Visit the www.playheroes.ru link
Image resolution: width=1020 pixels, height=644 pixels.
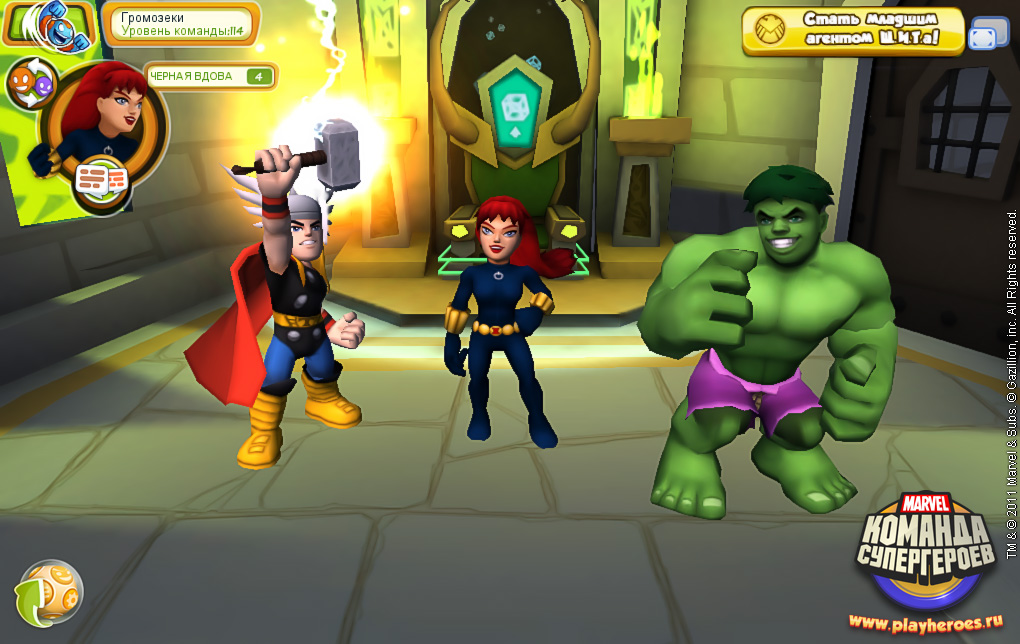click(925, 623)
